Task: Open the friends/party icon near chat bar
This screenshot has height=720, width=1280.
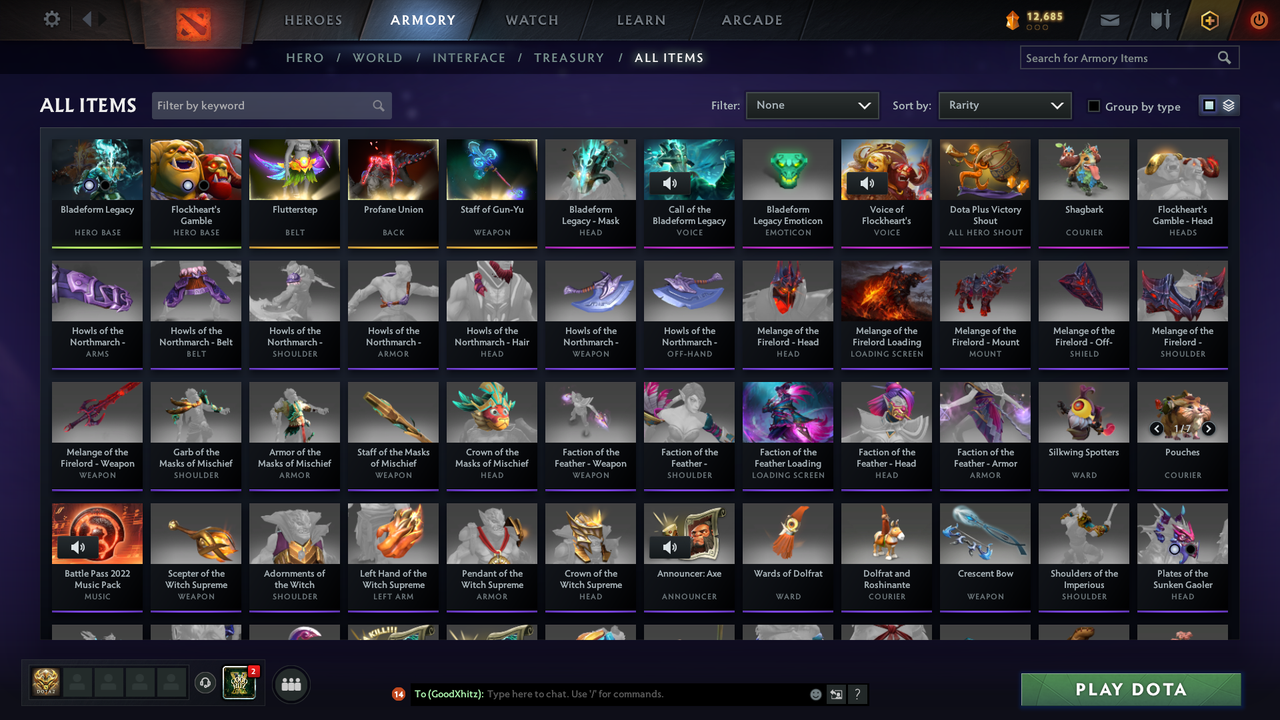Action: pyautogui.click(x=289, y=684)
